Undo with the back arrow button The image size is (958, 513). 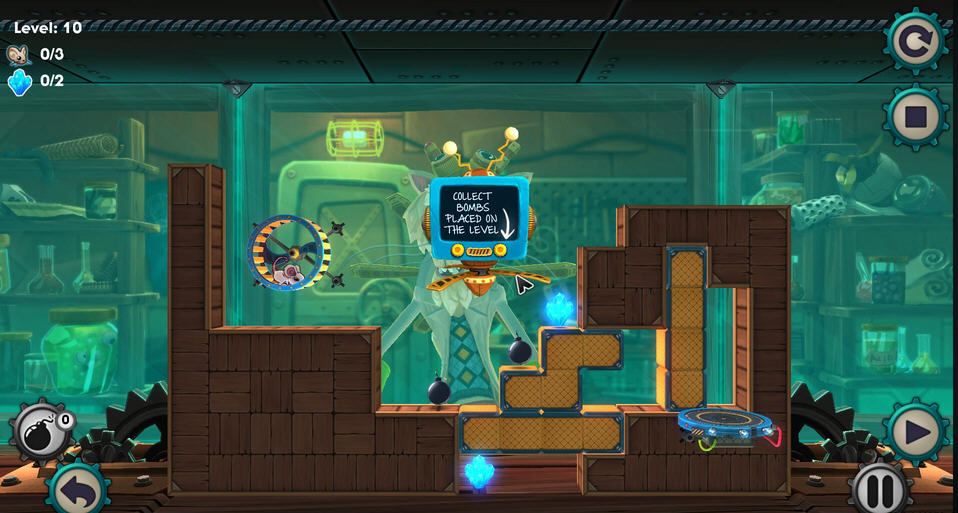click(x=77, y=490)
